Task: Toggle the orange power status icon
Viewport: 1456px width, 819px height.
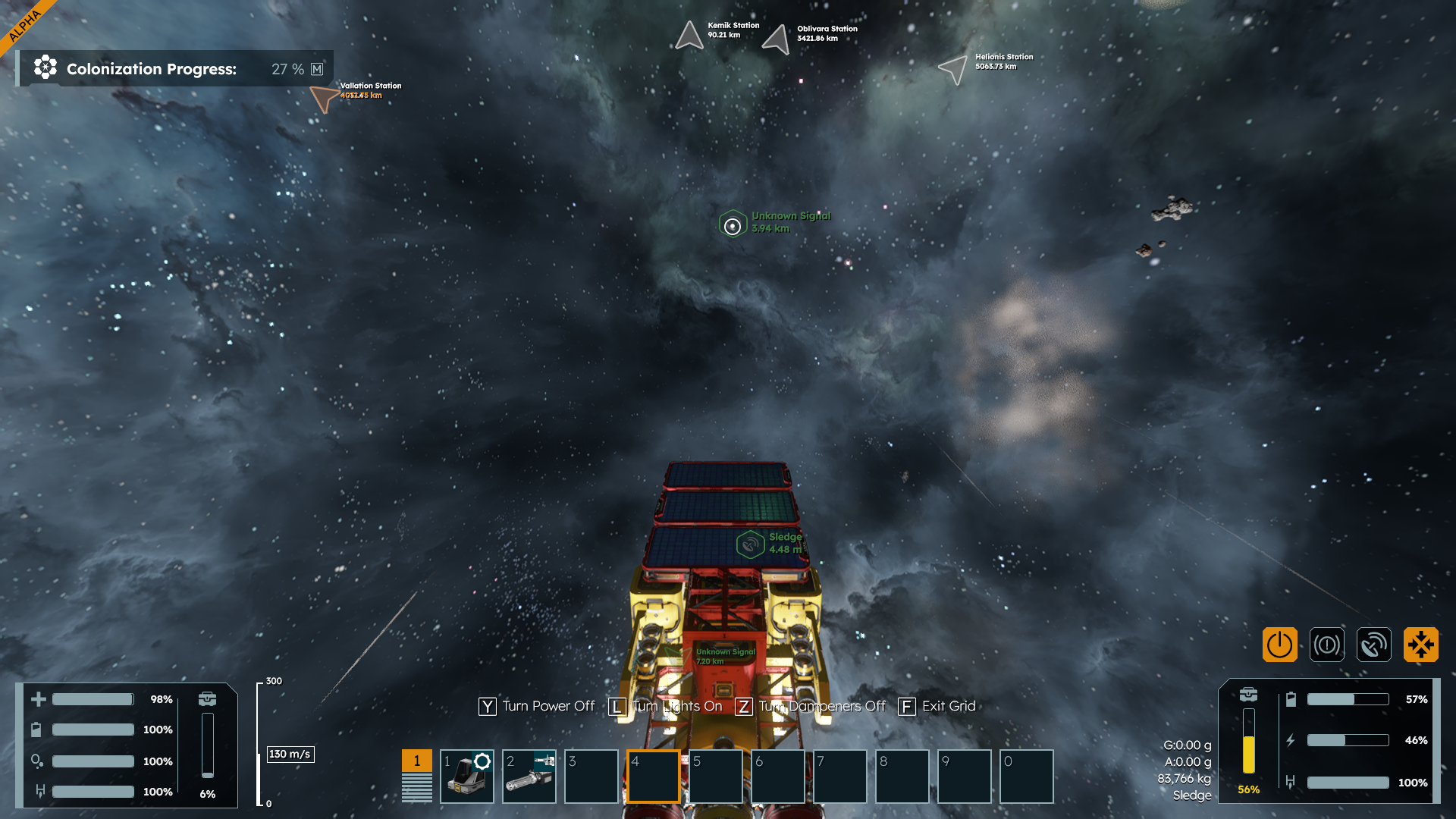Action: (1279, 645)
